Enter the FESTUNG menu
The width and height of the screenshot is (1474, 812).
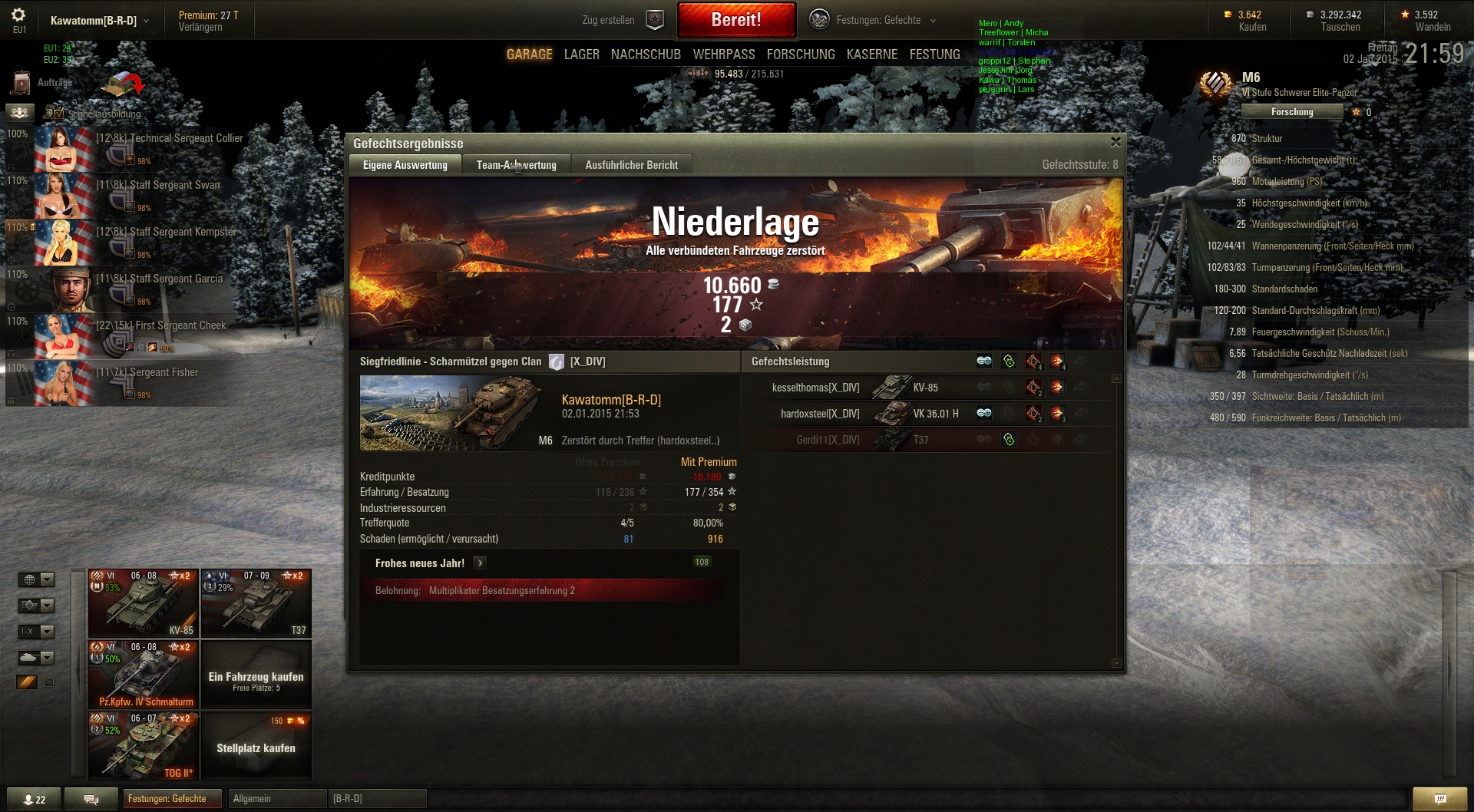click(934, 54)
